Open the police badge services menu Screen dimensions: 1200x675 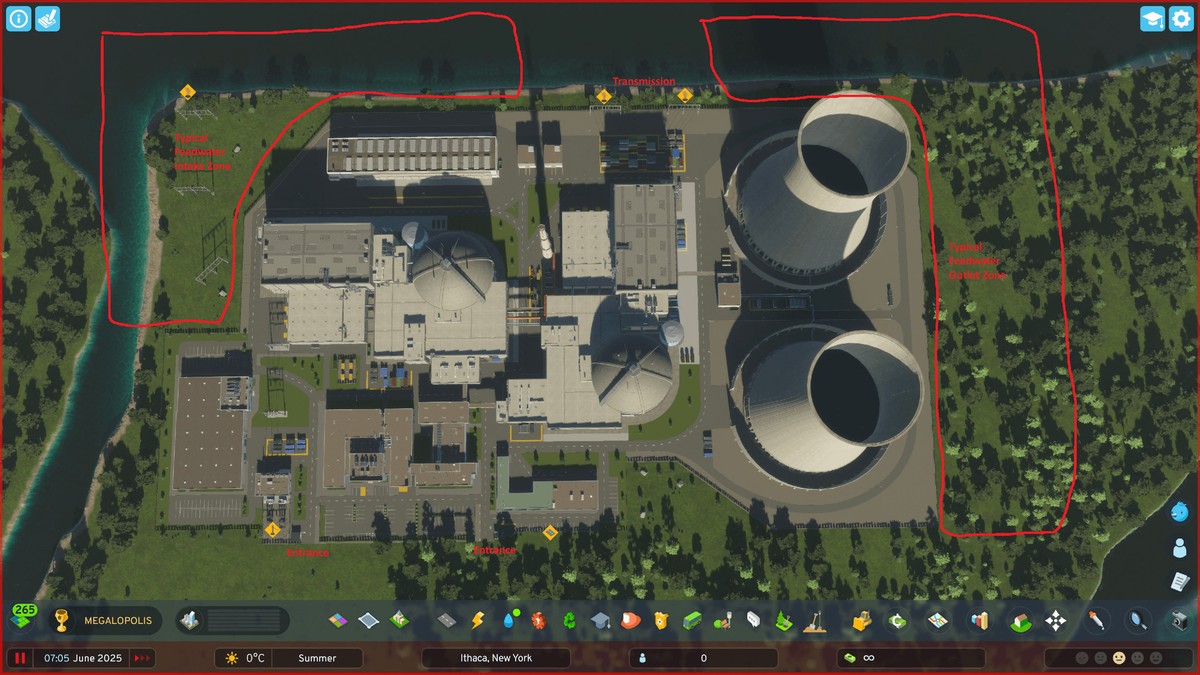660,621
